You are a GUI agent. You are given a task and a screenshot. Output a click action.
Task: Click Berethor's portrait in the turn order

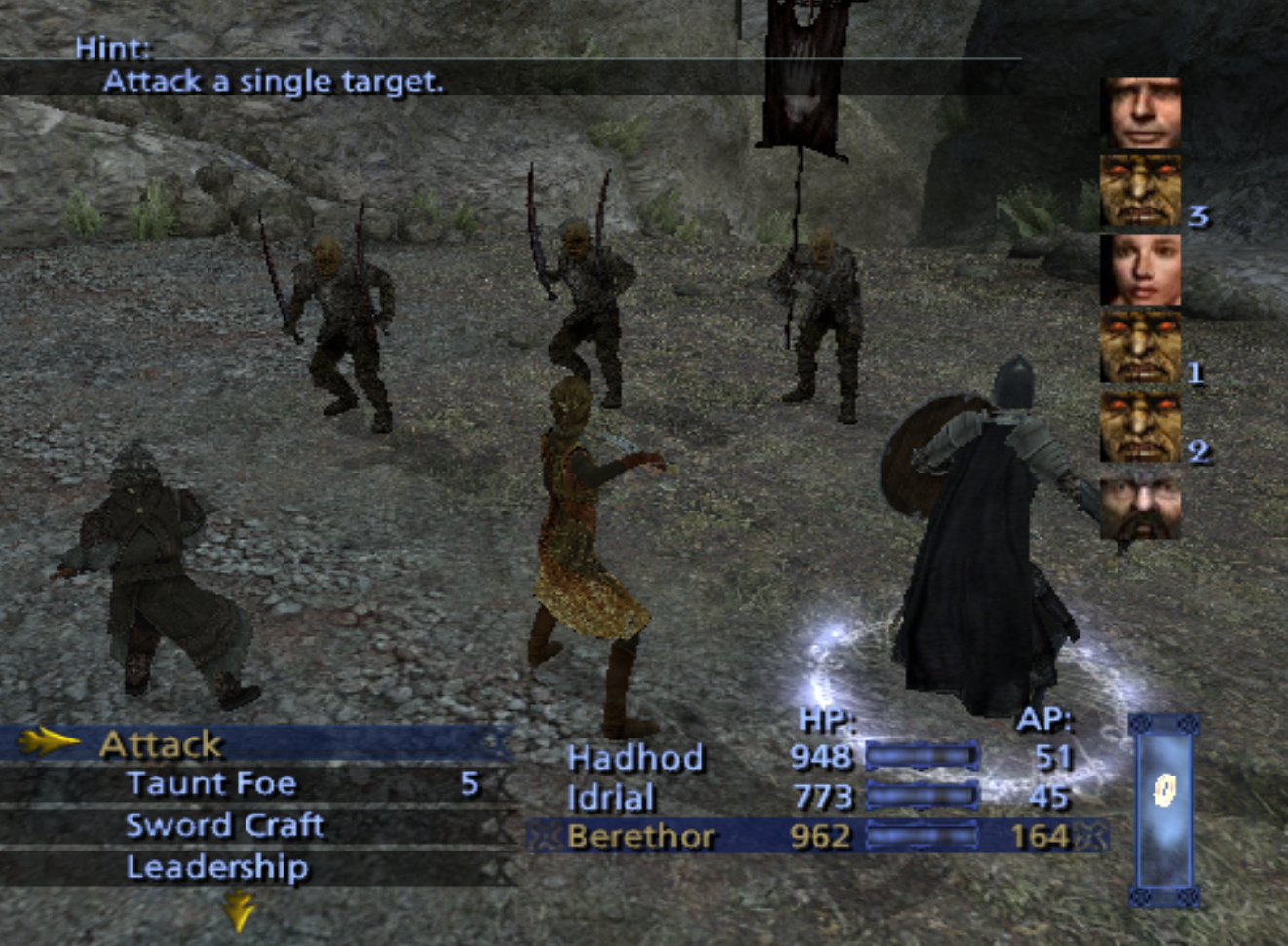pos(1140,113)
